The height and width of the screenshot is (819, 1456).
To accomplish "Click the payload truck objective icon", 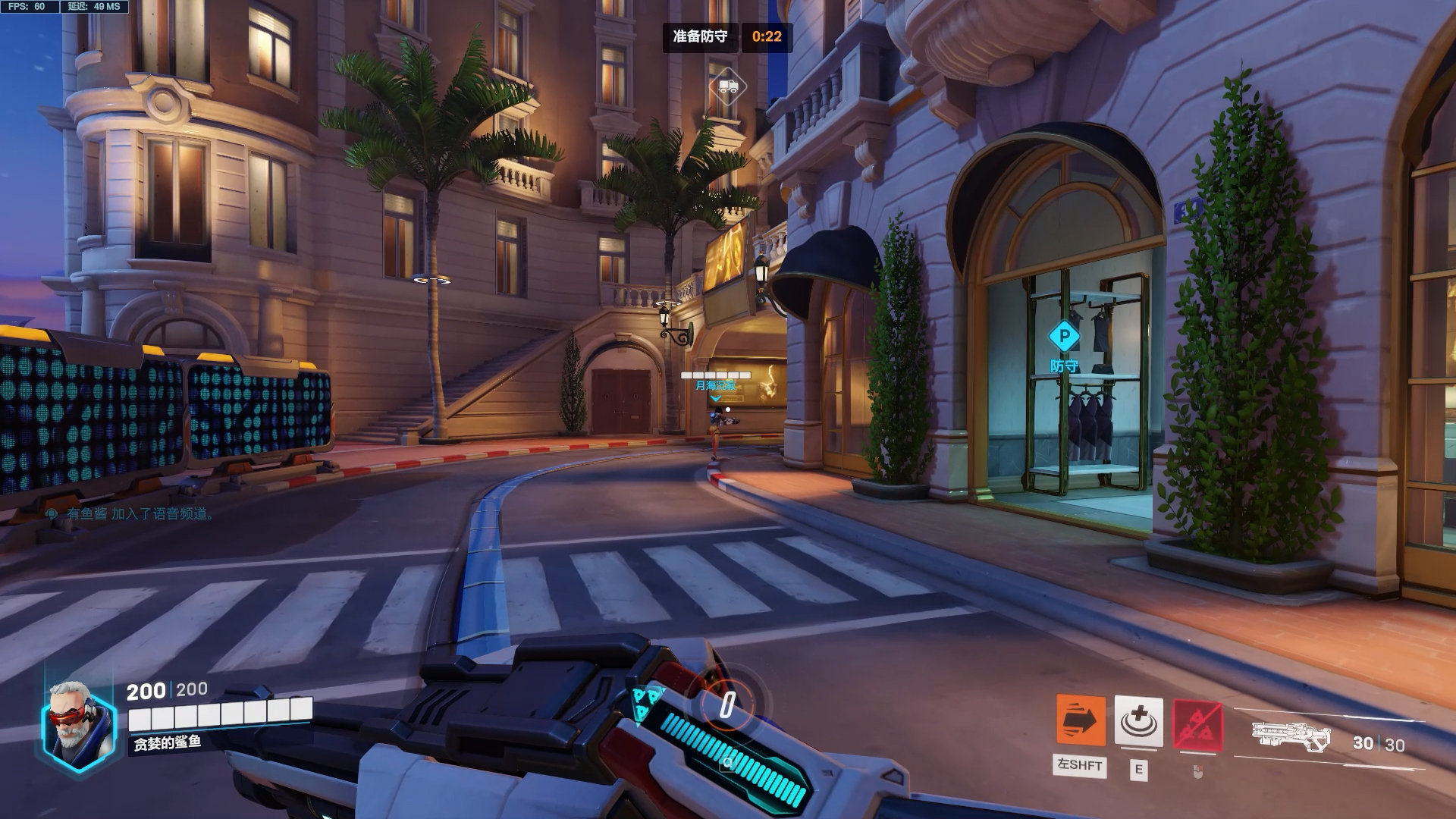I will click(730, 86).
